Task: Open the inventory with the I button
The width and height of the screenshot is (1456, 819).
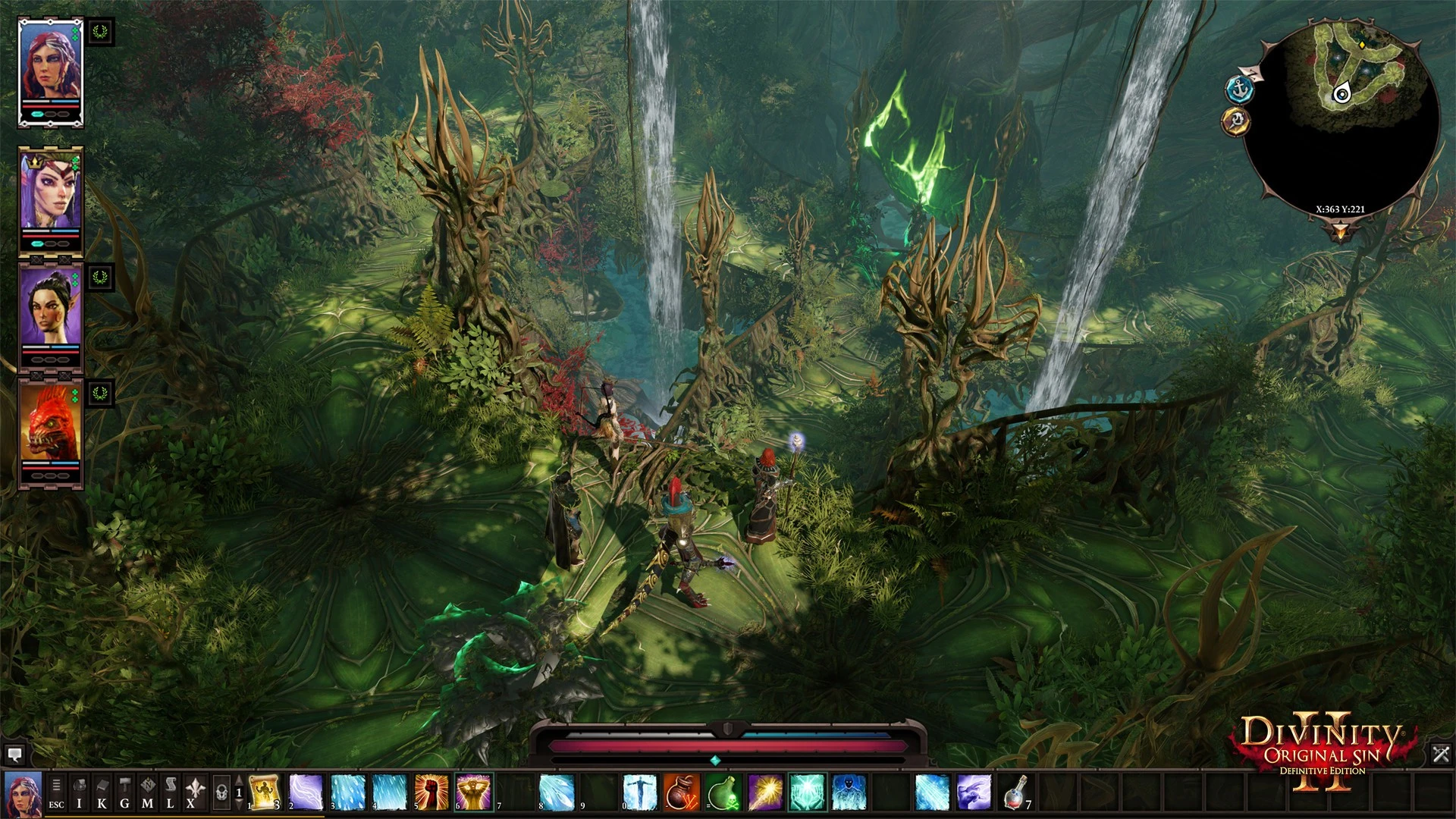Action: click(79, 792)
